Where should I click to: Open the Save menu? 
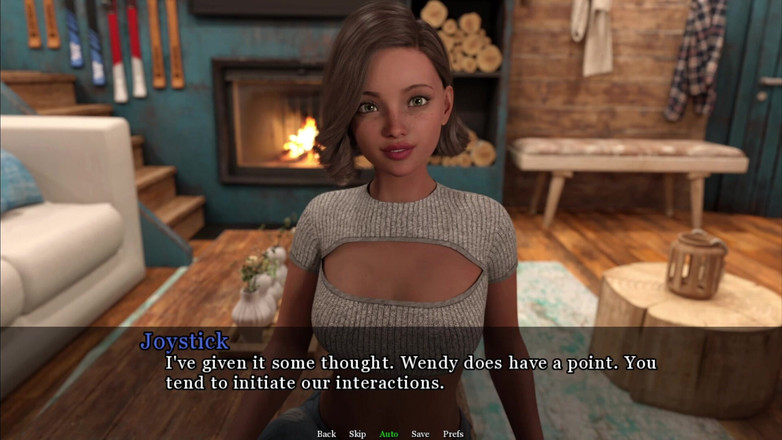point(420,434)
